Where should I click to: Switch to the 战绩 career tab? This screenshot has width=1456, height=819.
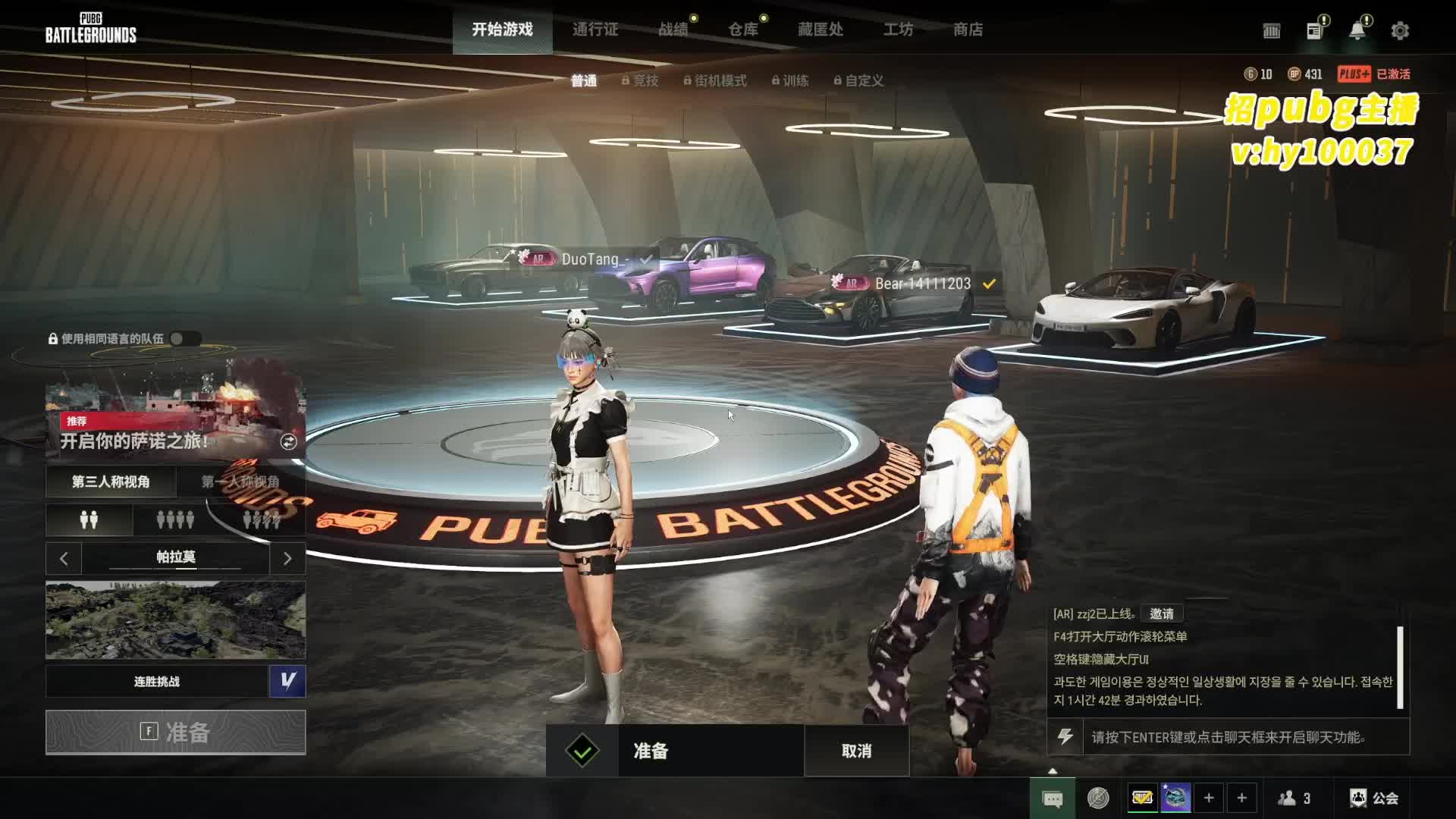(x=673, y=30)
